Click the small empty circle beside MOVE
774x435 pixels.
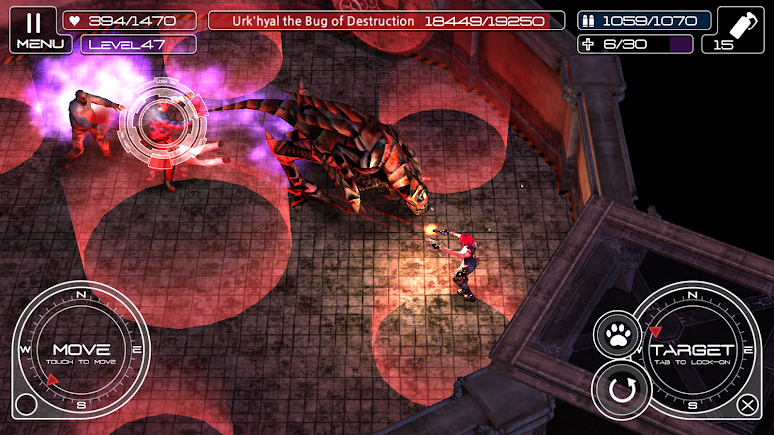(26, 405)
